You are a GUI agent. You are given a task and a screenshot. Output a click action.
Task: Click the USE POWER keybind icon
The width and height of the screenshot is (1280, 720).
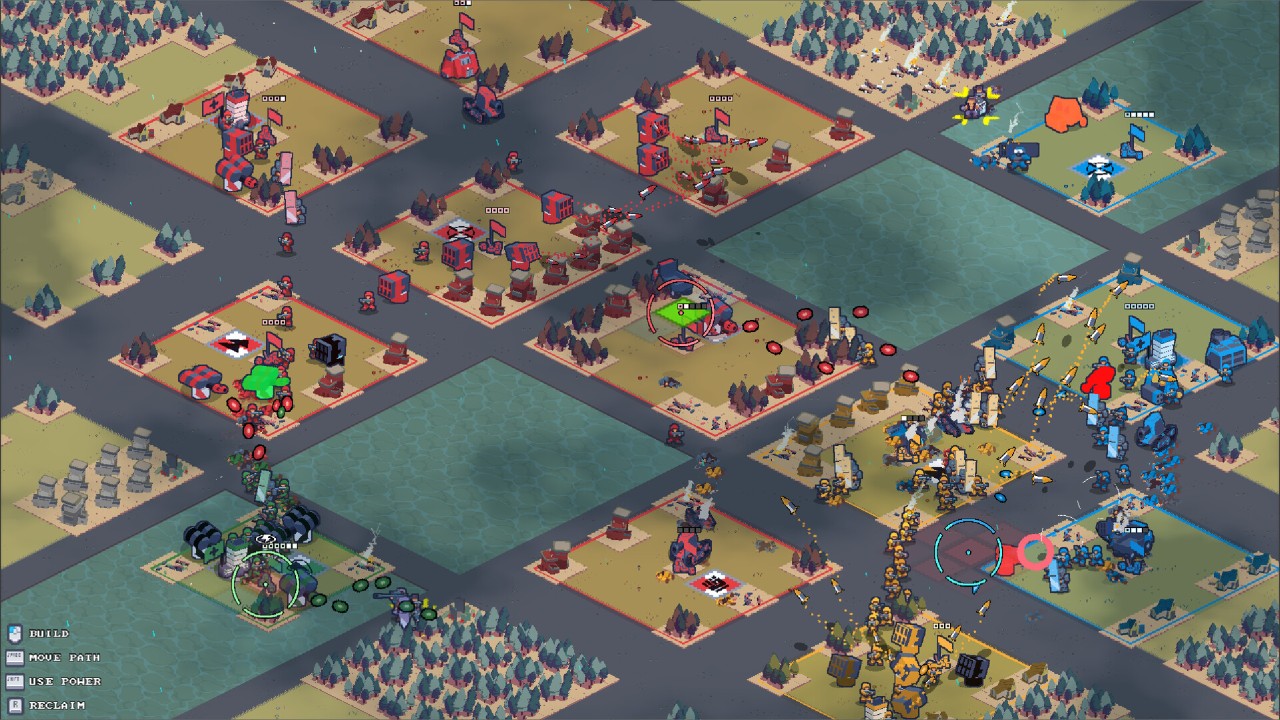[x=14, y=681]
